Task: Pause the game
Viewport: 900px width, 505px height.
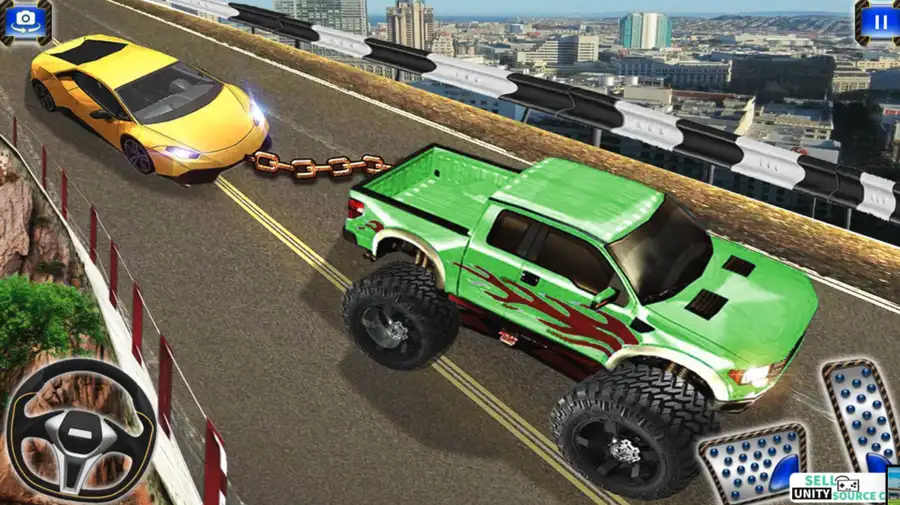Action: pos(877,19)
